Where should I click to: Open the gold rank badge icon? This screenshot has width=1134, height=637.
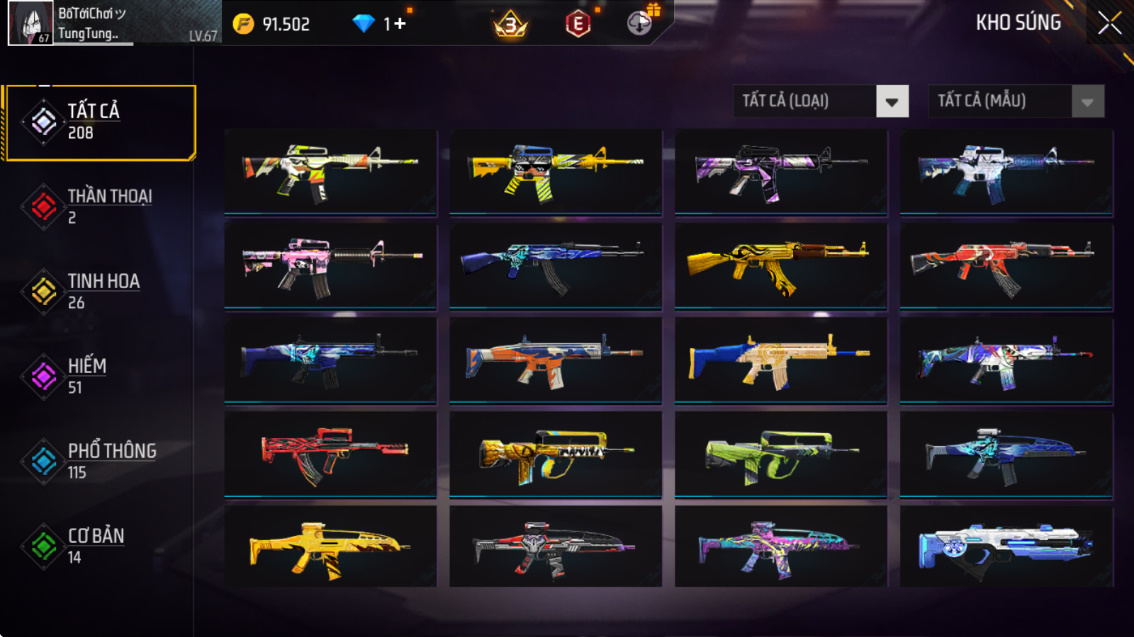coord(510,25)
